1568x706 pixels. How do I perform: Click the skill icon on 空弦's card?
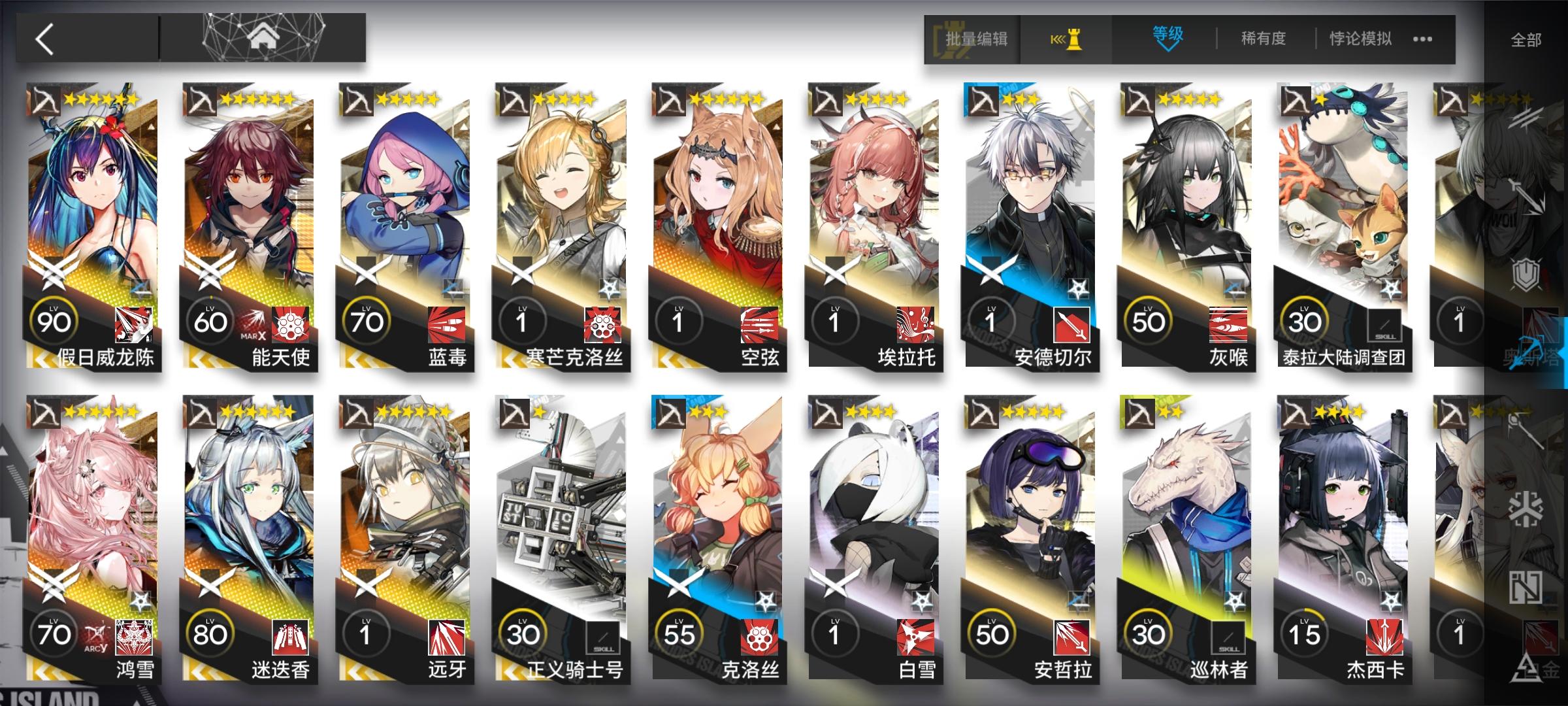point(759,324)
